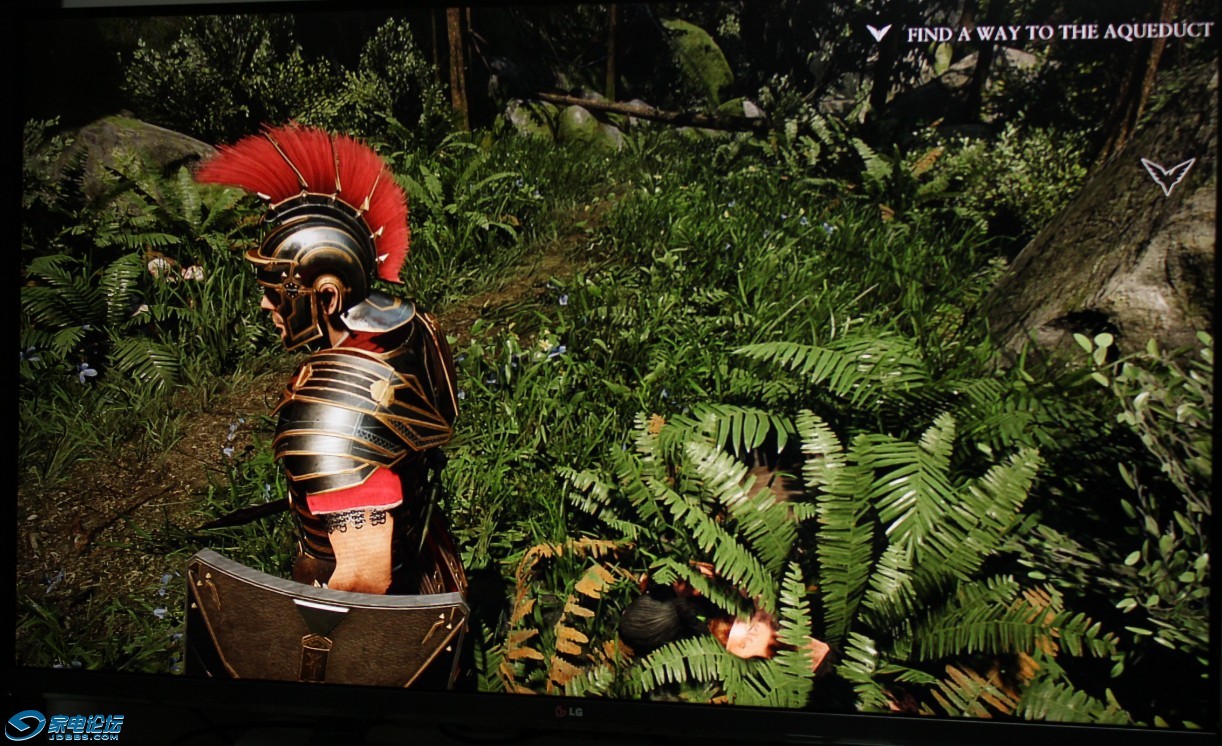Click the small eagle icon beside the objective text

878,32
